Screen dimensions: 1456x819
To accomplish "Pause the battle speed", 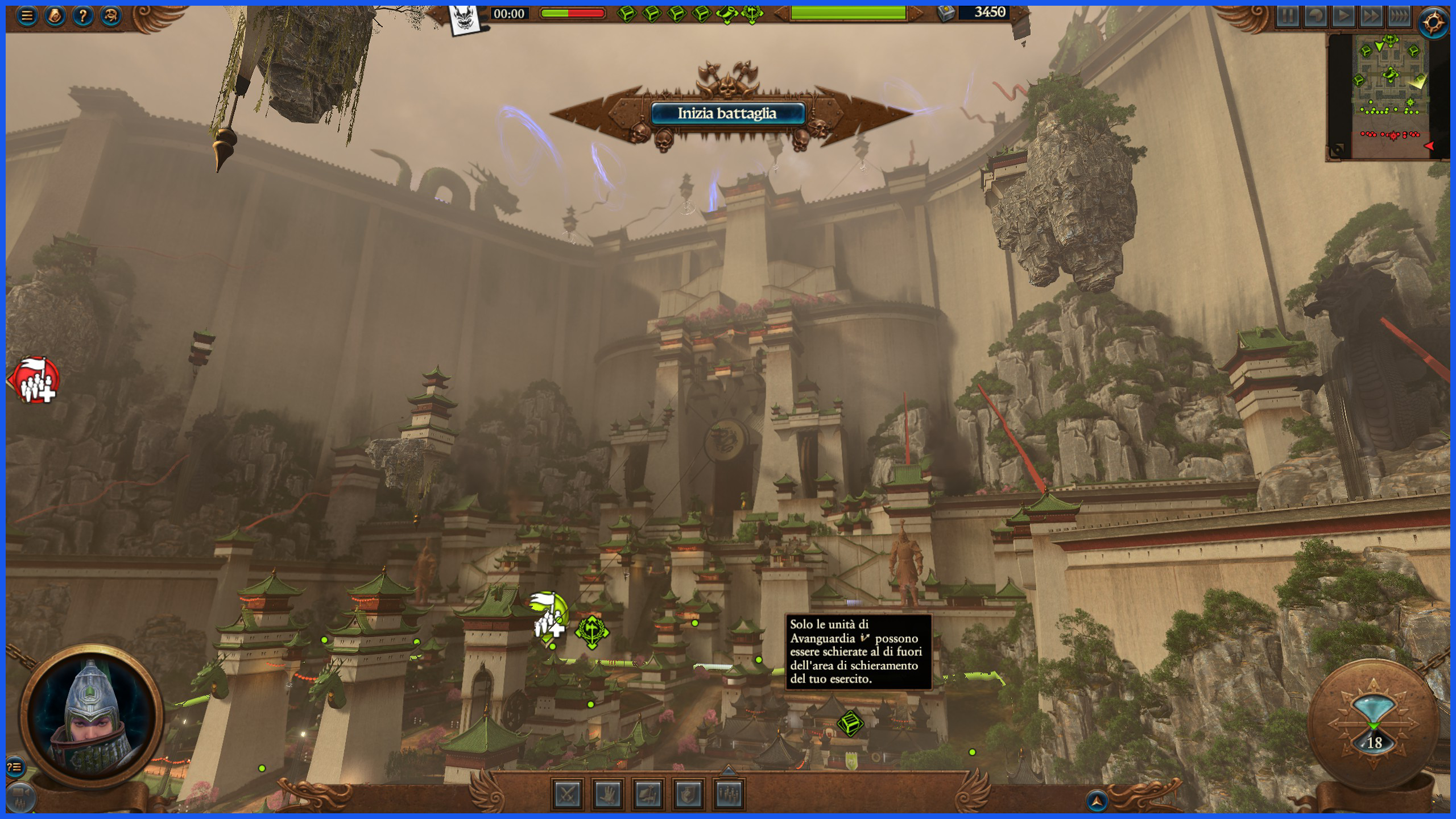I will click(x=1288, y=16).
